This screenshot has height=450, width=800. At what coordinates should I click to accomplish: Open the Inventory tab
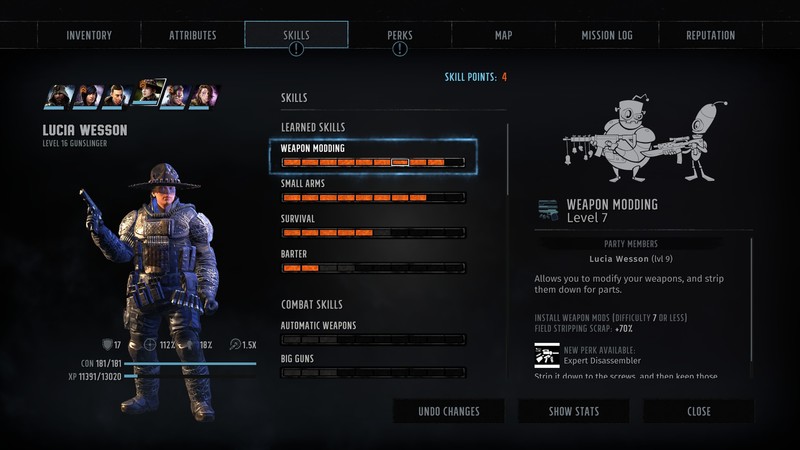(89, 35)
